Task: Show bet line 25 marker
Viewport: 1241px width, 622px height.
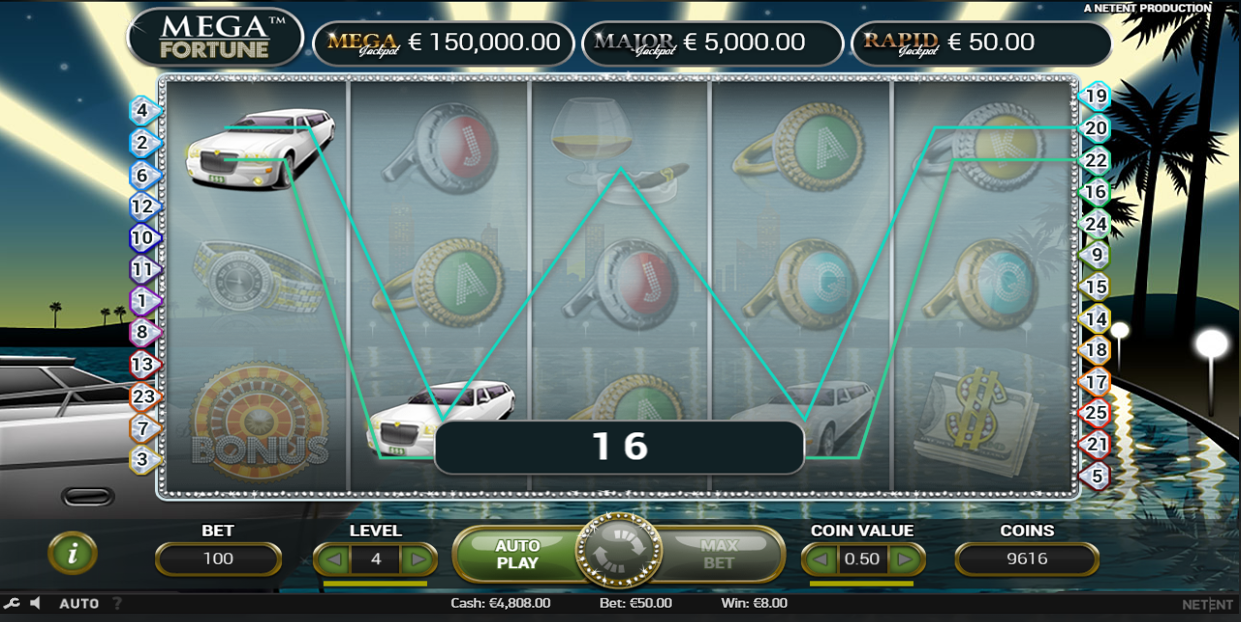Action: 1096,412
